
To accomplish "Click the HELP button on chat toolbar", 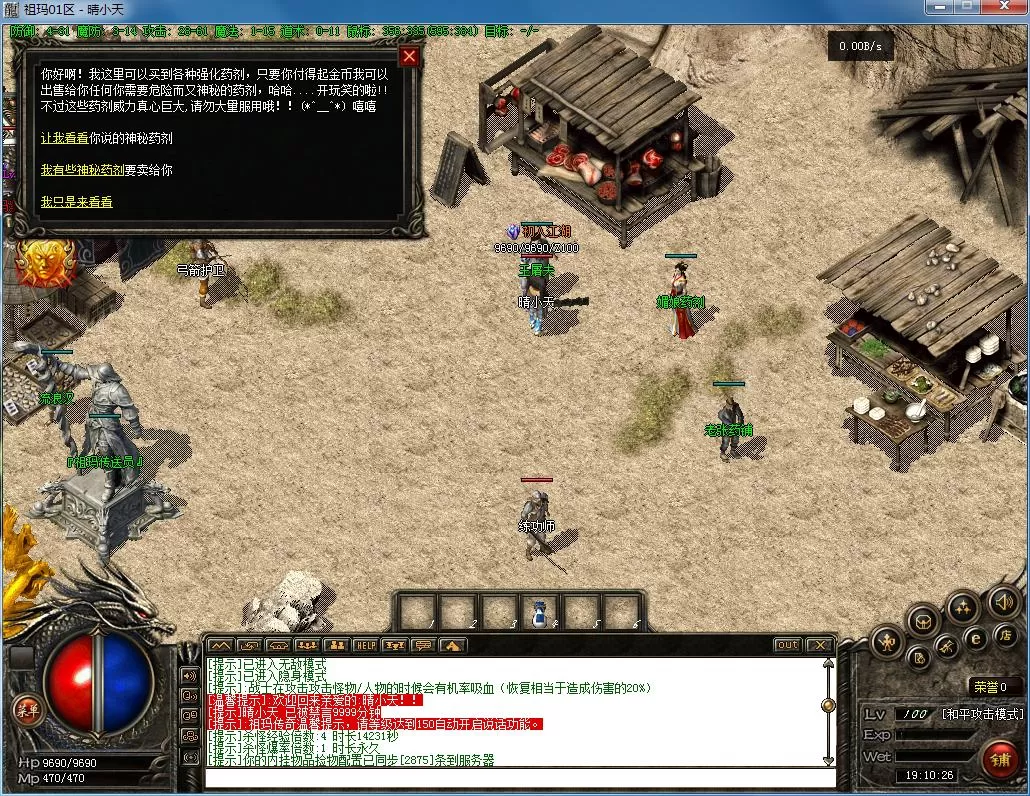I will [x=365, y=645].
